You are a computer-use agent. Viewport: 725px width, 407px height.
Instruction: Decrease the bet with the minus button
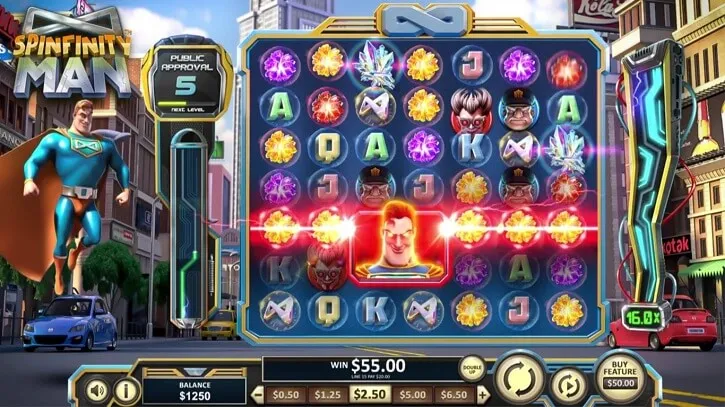[255, 394]
